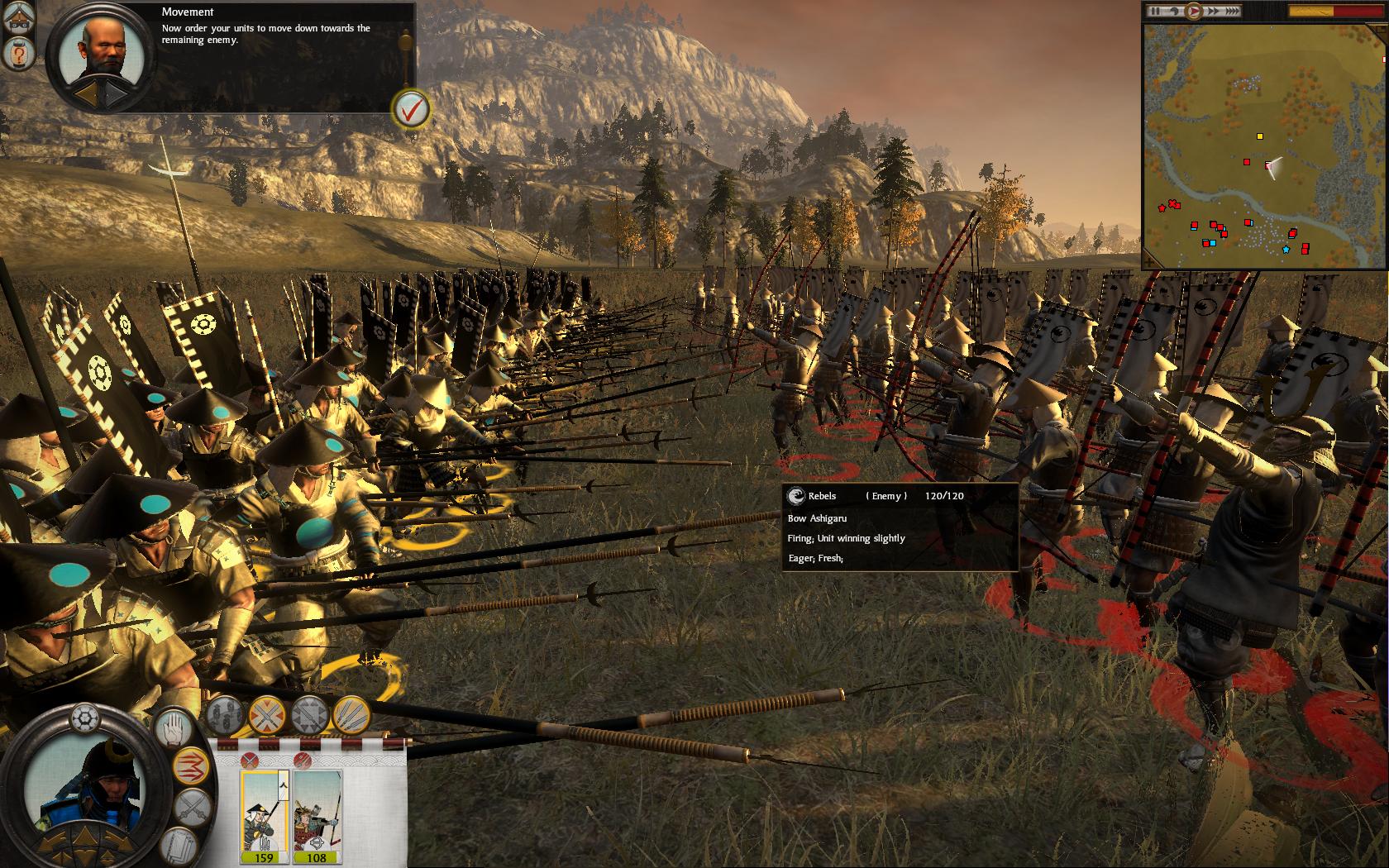Viewport: 1389px width, 868px height.
Task: Set battle speed to normal play
Action: coord(1194,12)
